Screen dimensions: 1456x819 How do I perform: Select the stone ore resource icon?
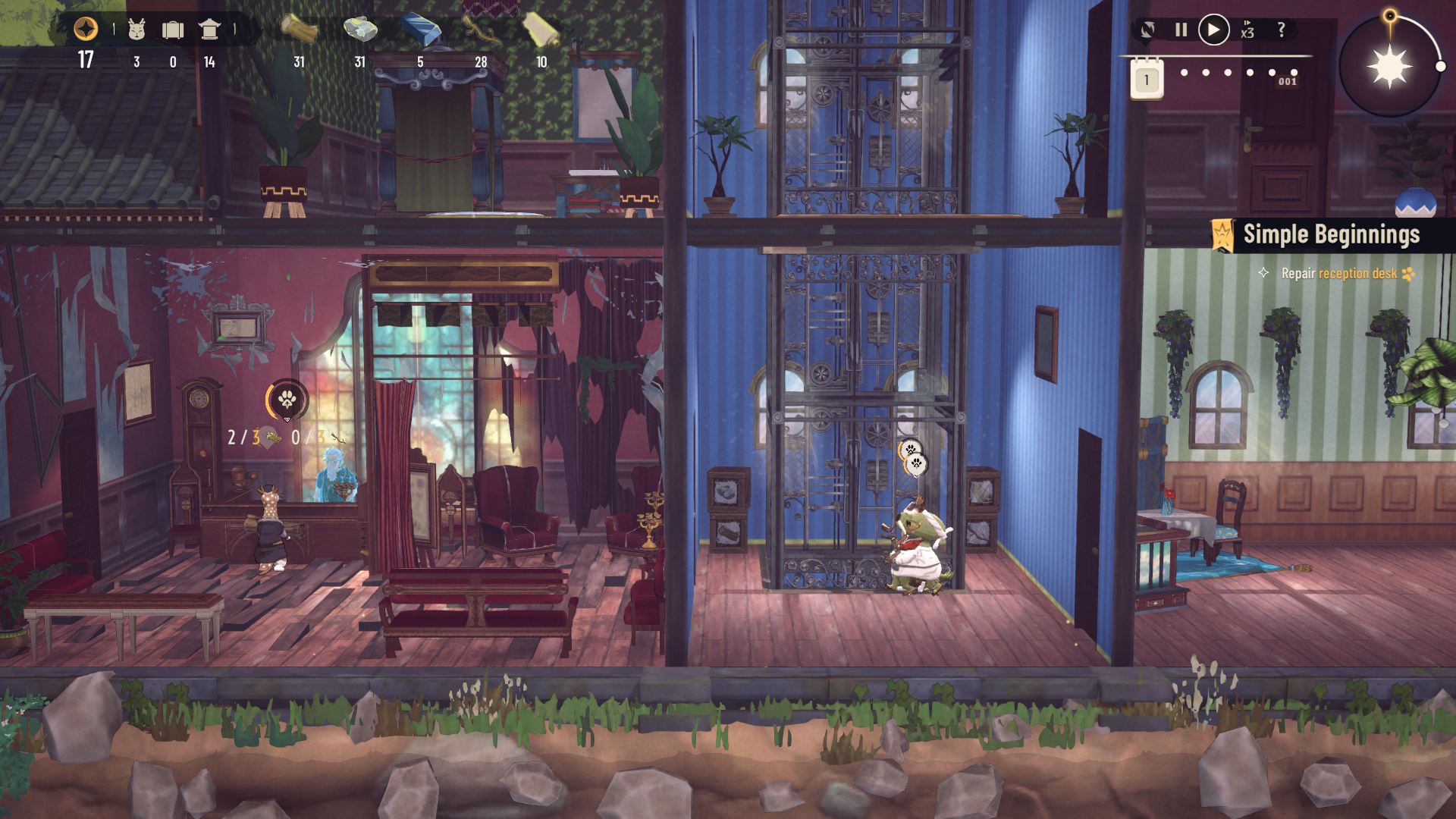point(360,30)
